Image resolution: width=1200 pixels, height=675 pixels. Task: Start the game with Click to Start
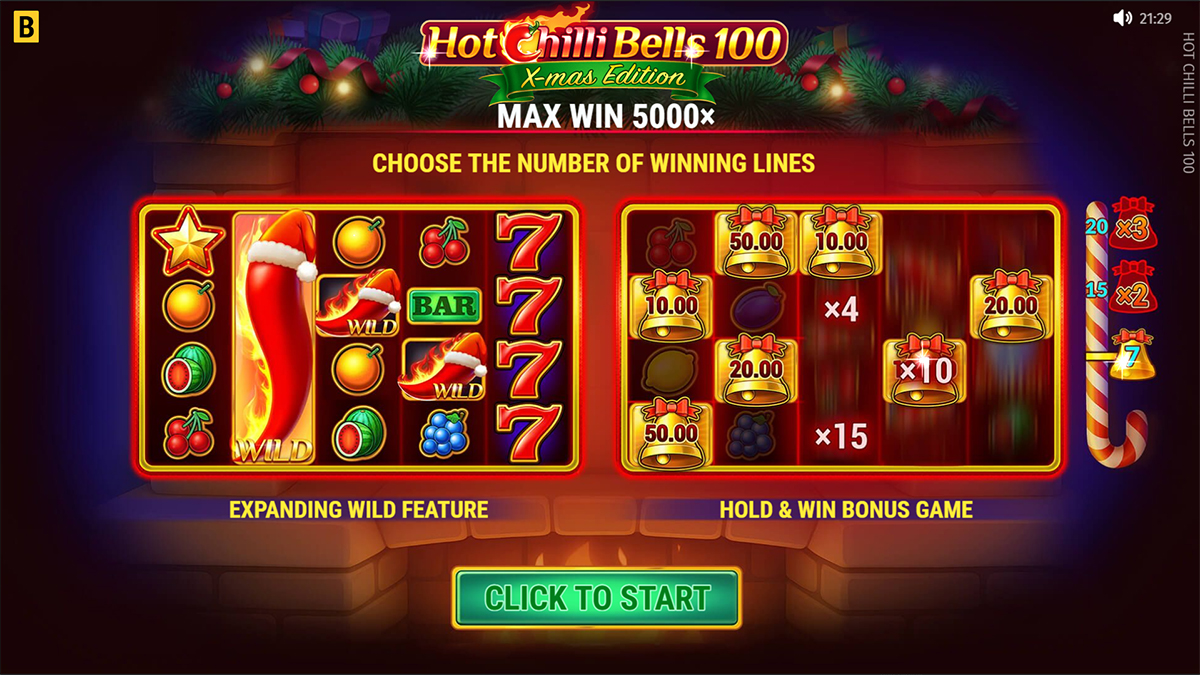(596, 598)
